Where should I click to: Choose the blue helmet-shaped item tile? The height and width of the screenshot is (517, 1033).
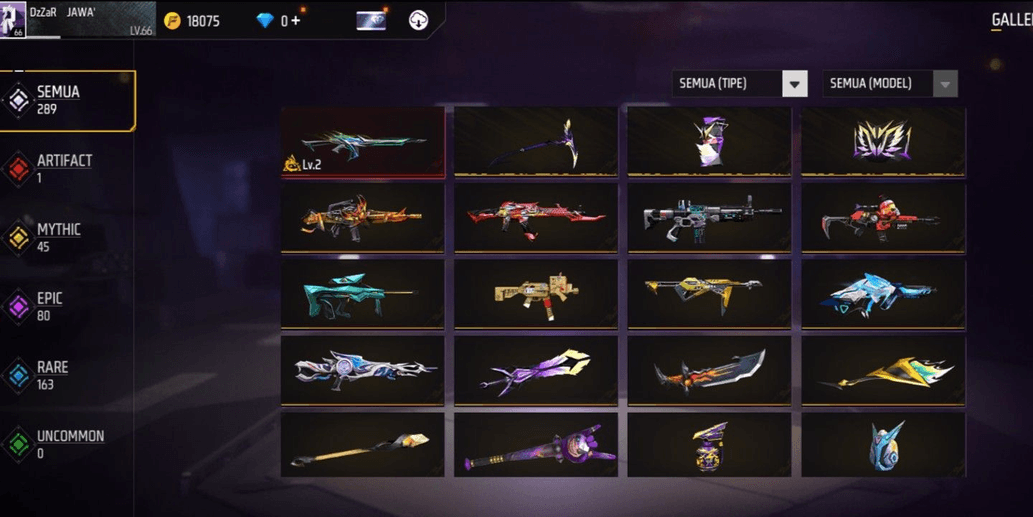pos(882,445)
